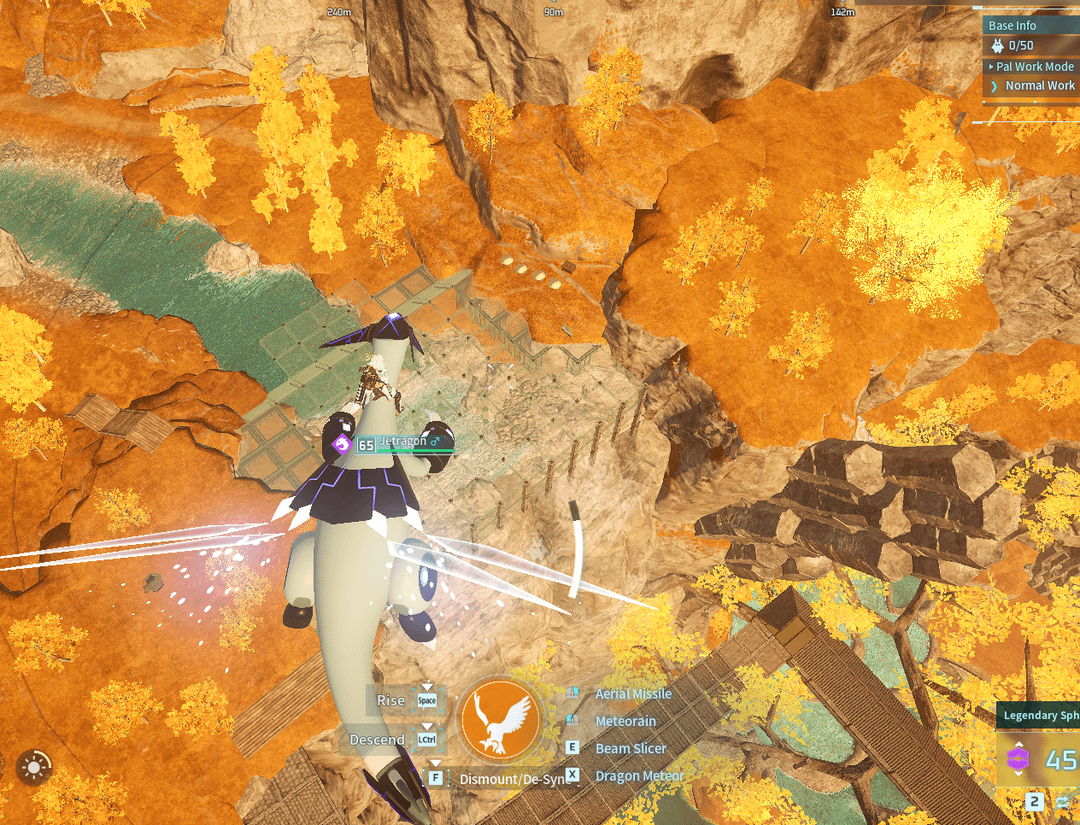Choose the Meteorain skill entry
This screenshot has width=1080, height=825.
(x=625, y=721)
